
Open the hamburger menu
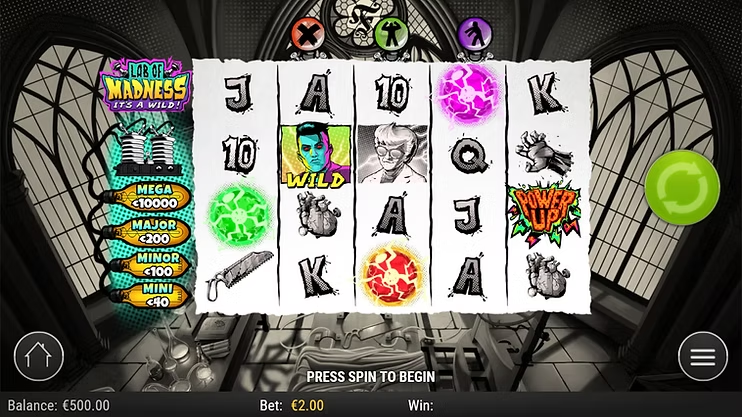coord(702,356)
